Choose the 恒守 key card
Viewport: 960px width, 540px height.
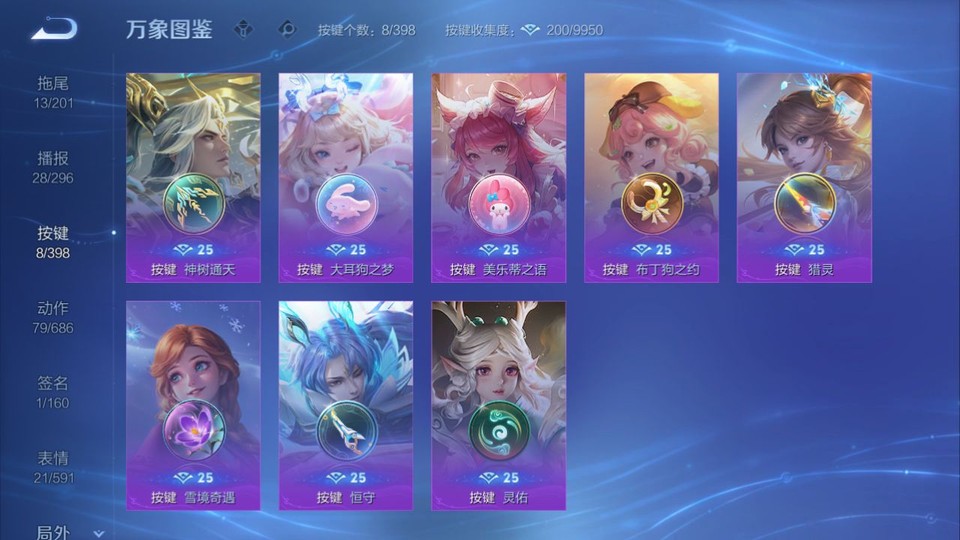pos(346,405)
